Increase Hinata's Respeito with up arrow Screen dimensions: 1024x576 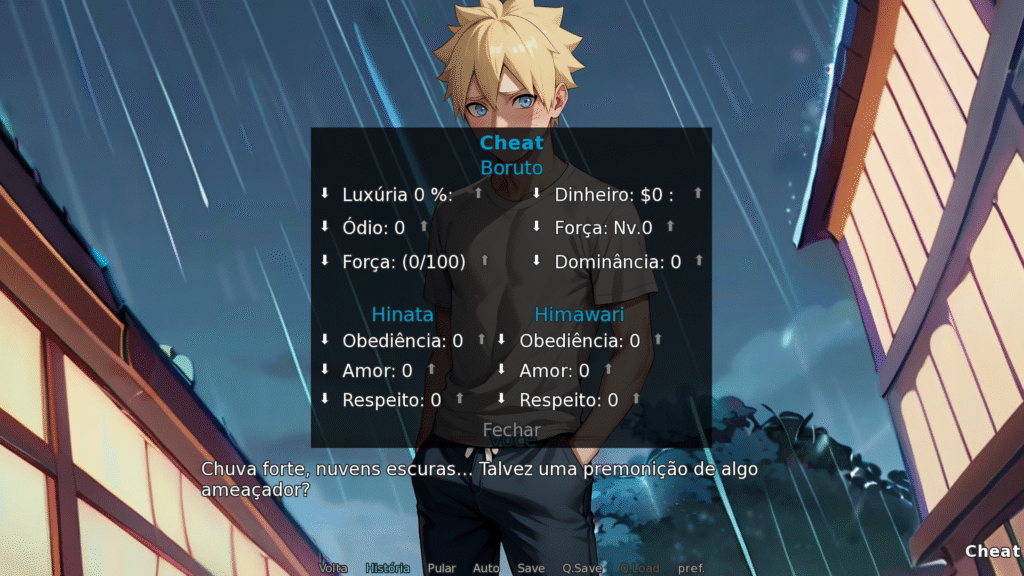tap(459, 398)
